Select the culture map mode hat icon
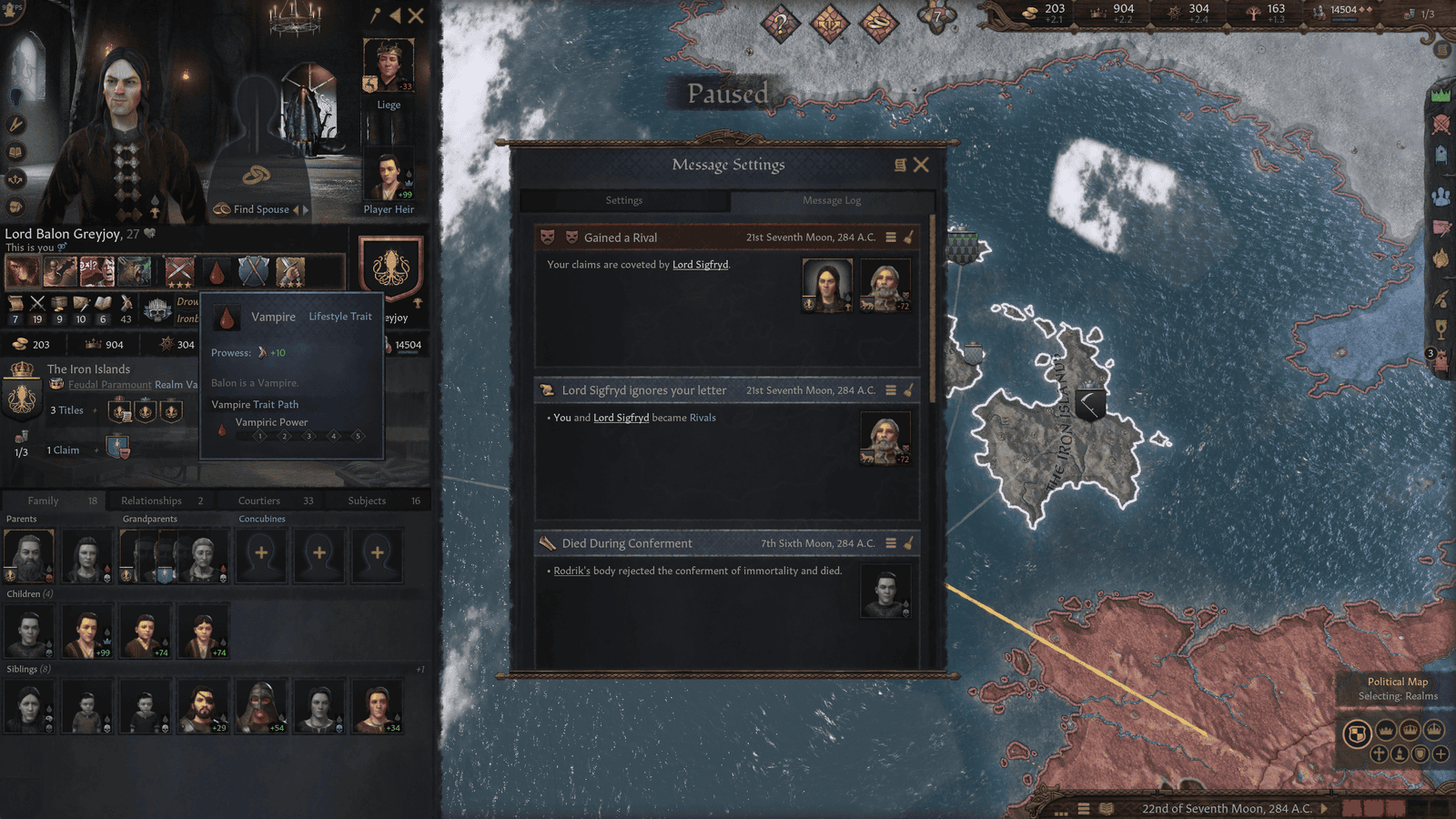Image resolution: width=1456 pixels, height=819 pixels. (x=1400, y=753)
